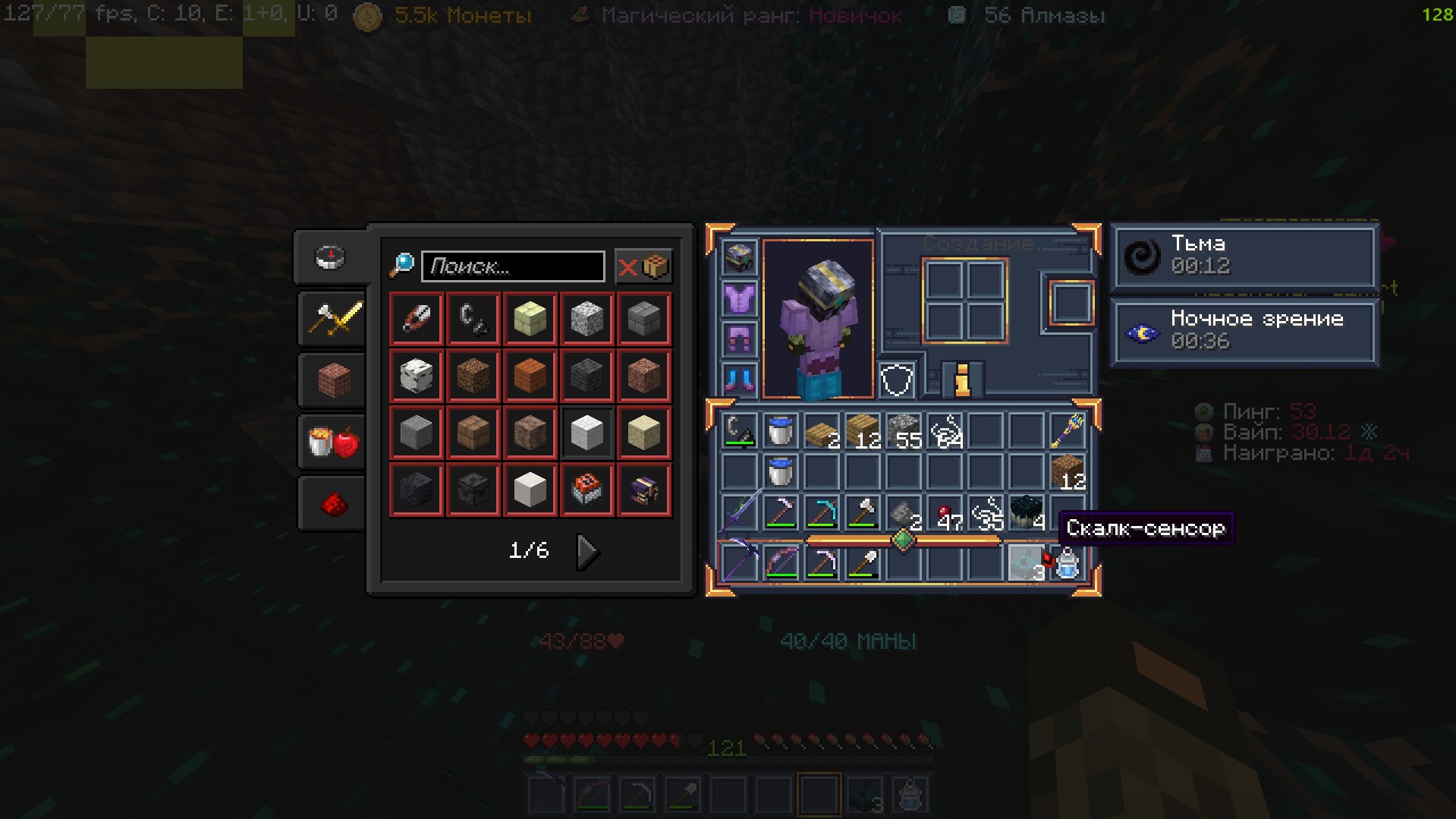The height and width of the screenshot is (819, 1456).
Task: Click the offhand shield slot
Action: [x=896, y=379]
